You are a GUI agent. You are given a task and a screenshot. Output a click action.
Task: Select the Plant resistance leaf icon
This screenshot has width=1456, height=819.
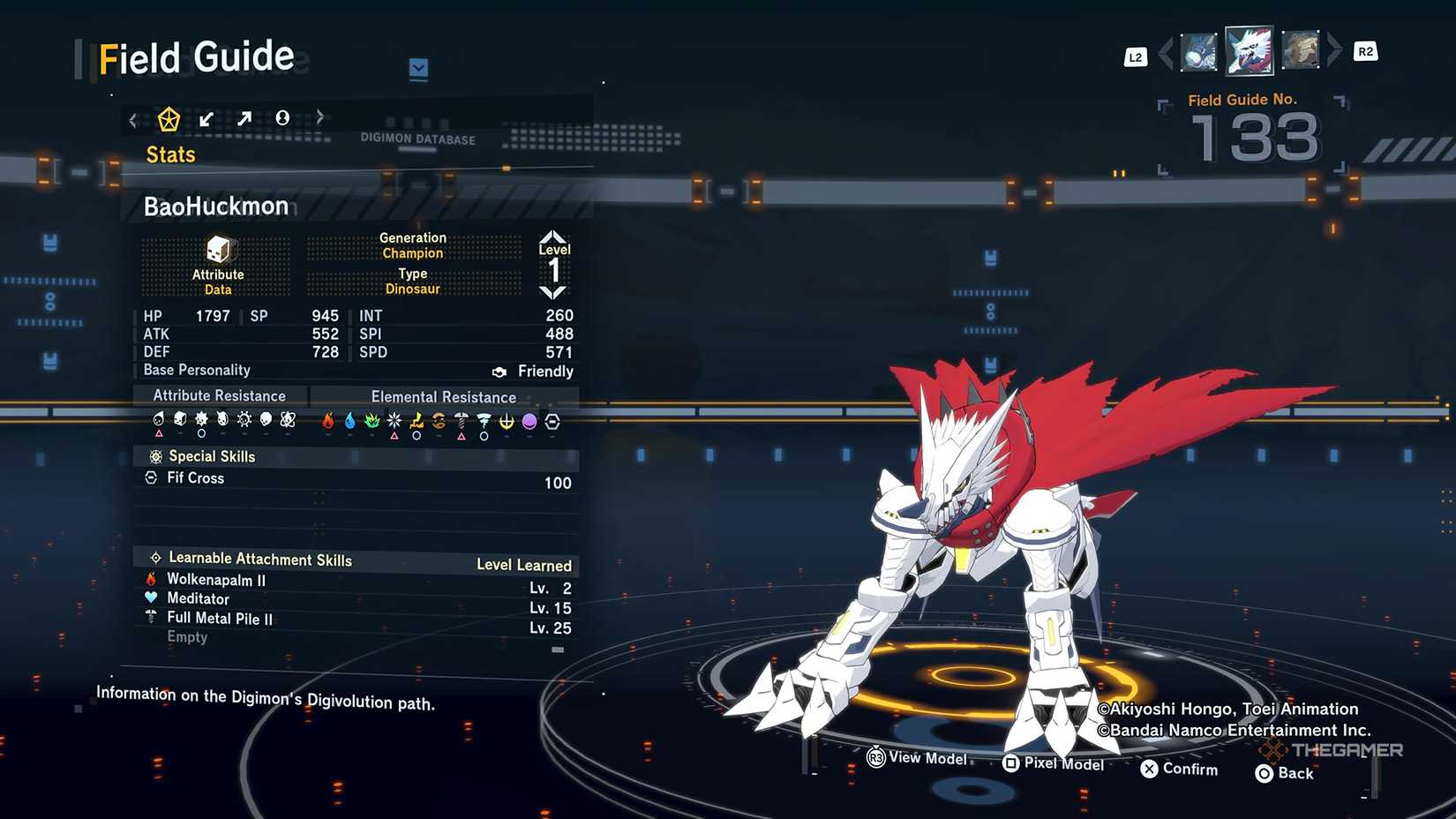372,421
